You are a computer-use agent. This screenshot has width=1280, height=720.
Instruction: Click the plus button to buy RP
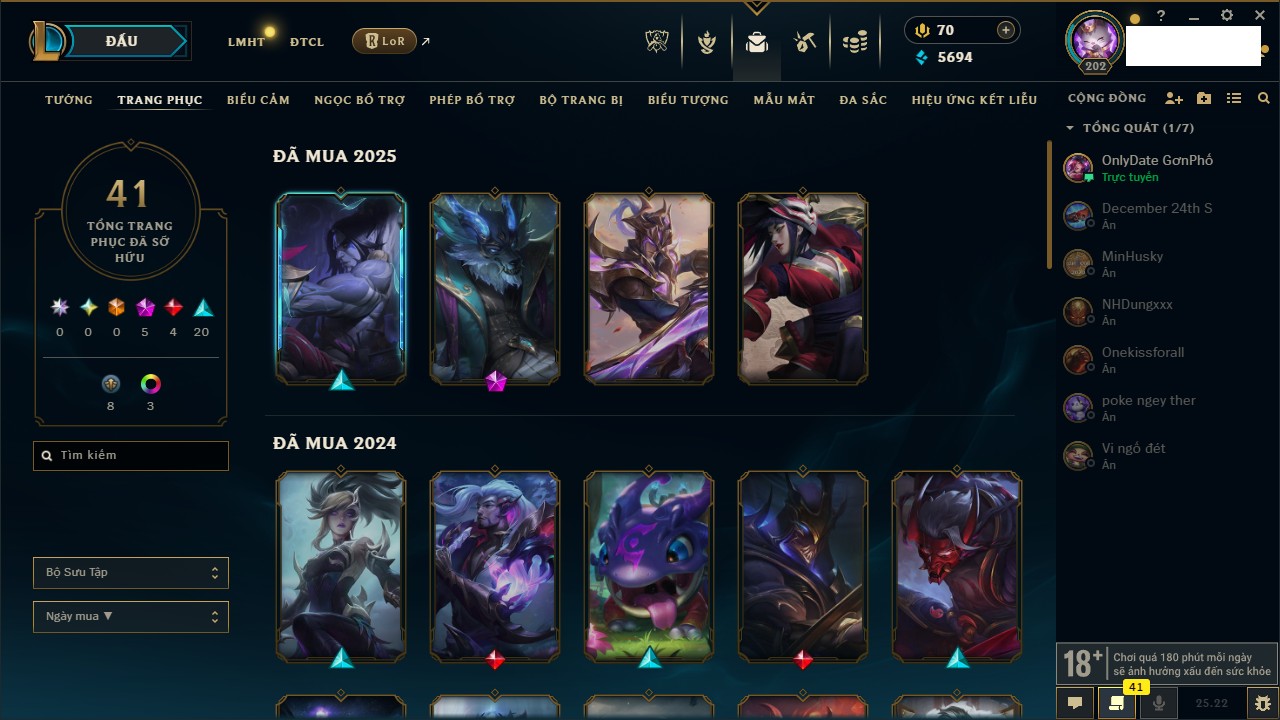1005,30
